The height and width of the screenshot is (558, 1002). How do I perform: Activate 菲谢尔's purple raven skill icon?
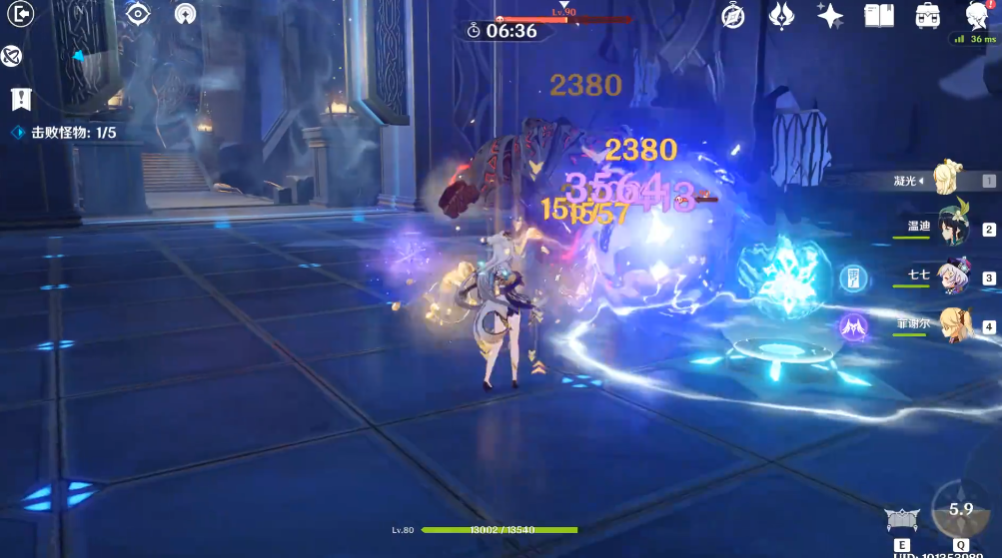tap(852, 325)
